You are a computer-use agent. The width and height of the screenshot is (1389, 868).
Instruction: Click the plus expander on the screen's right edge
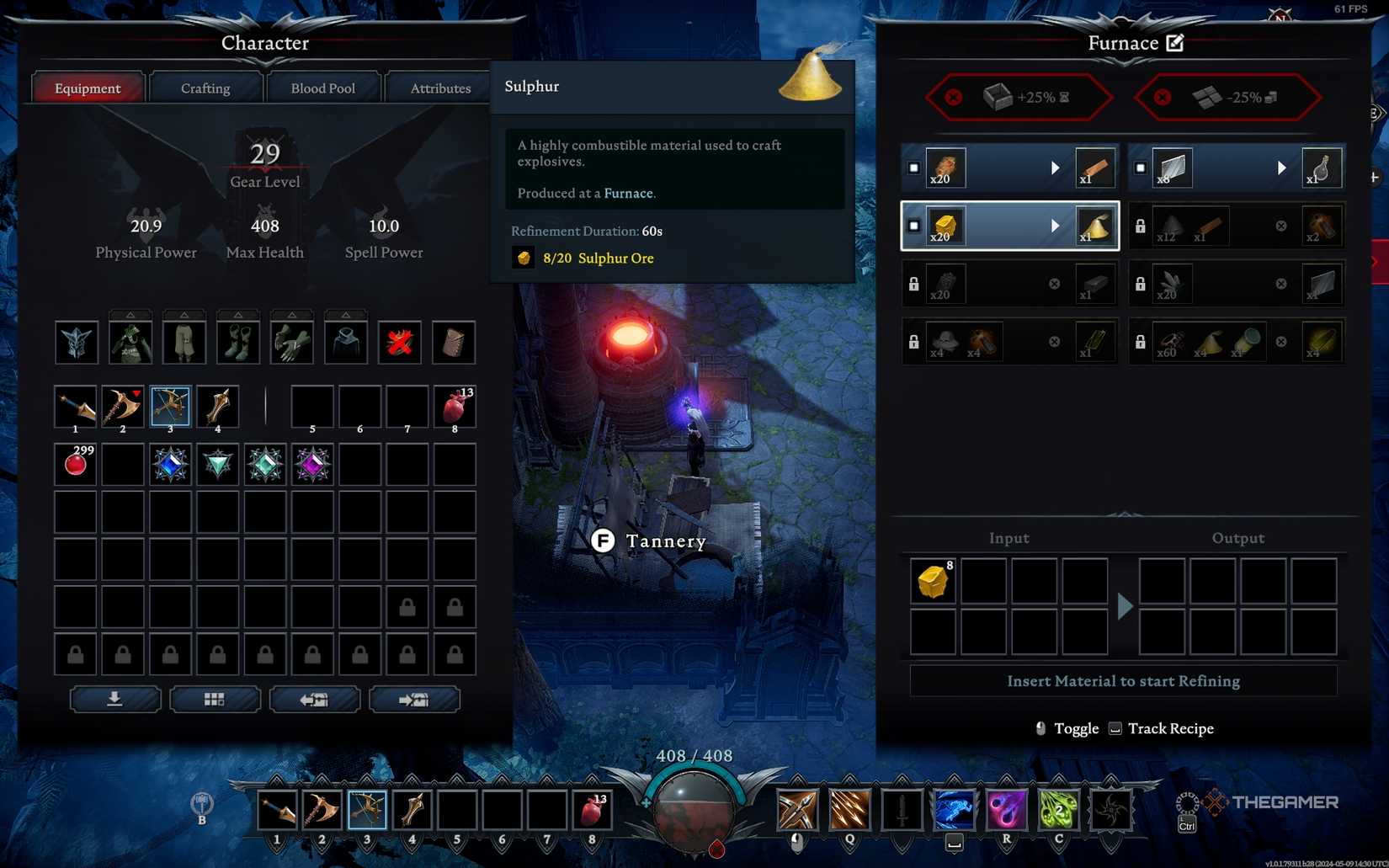point(1375,177)
